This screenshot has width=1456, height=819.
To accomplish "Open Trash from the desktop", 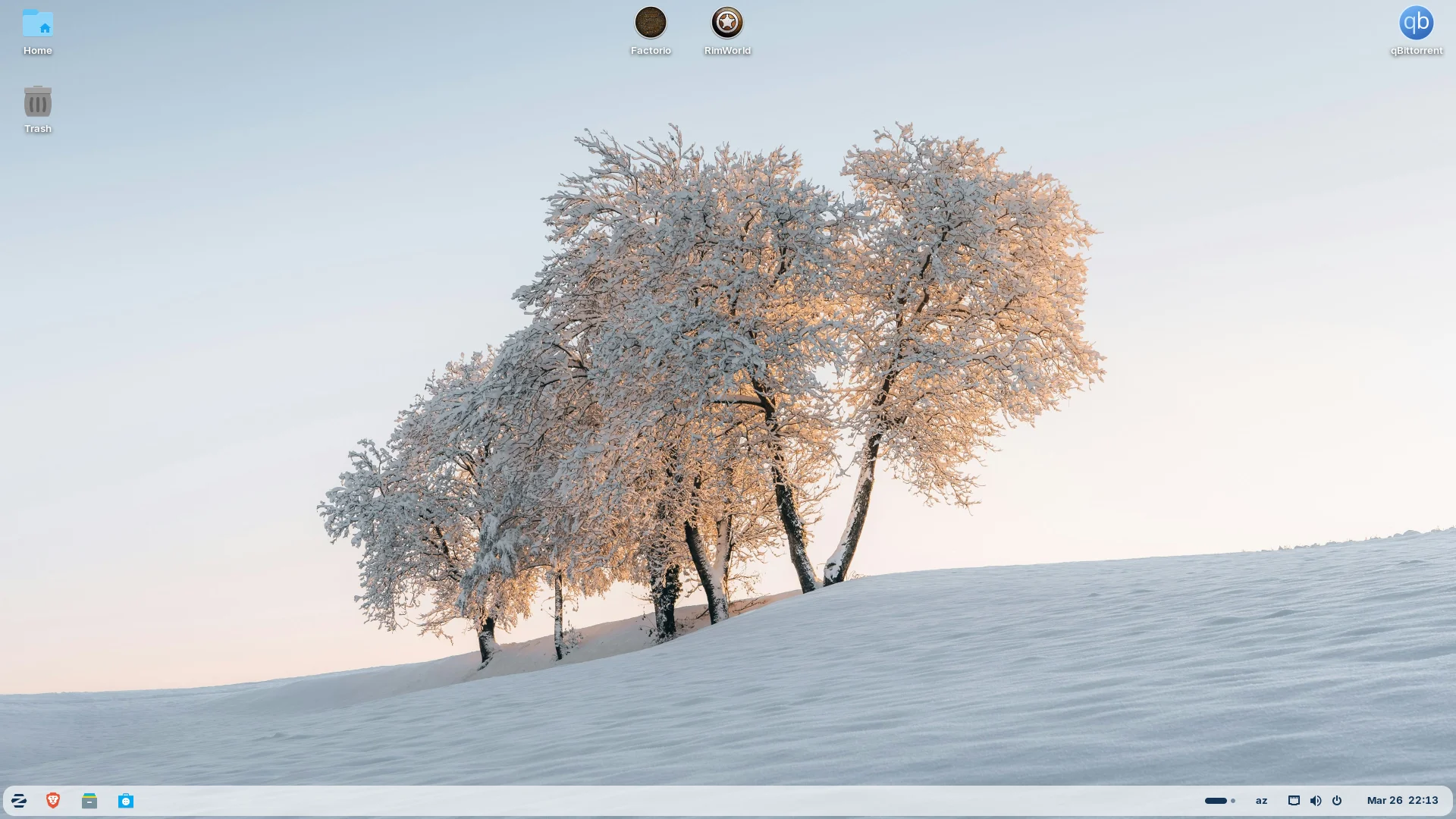I will pyautogui.click(x=37, y=101).
